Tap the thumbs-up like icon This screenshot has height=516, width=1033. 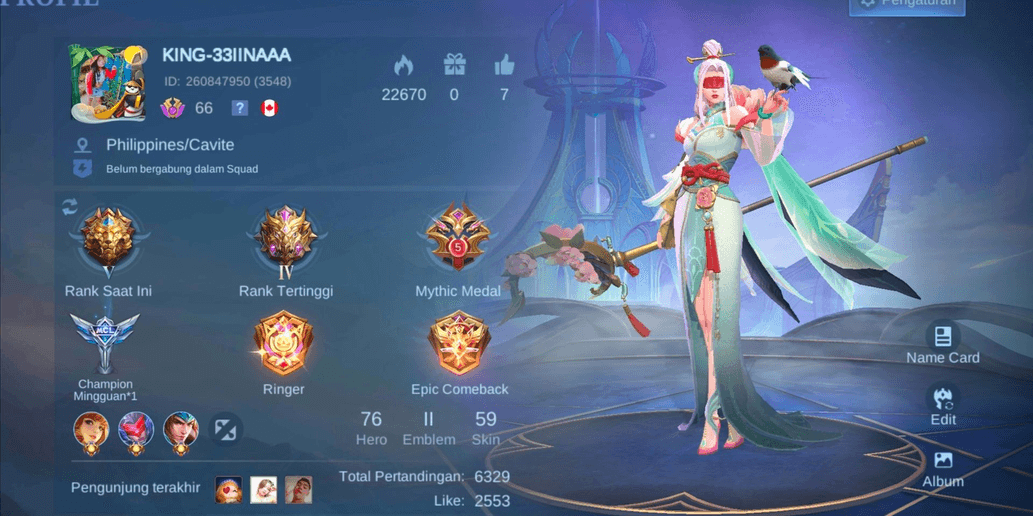(x=504, y=66)
